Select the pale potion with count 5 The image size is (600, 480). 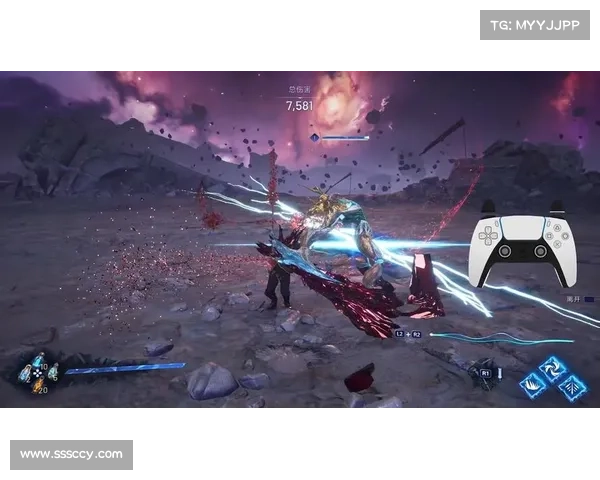(53, 373)
